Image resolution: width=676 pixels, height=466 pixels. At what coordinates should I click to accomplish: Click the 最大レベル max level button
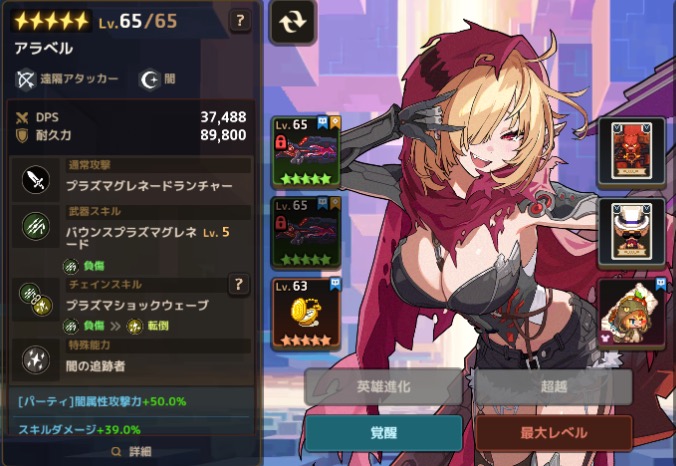click(x=553, y=433)
